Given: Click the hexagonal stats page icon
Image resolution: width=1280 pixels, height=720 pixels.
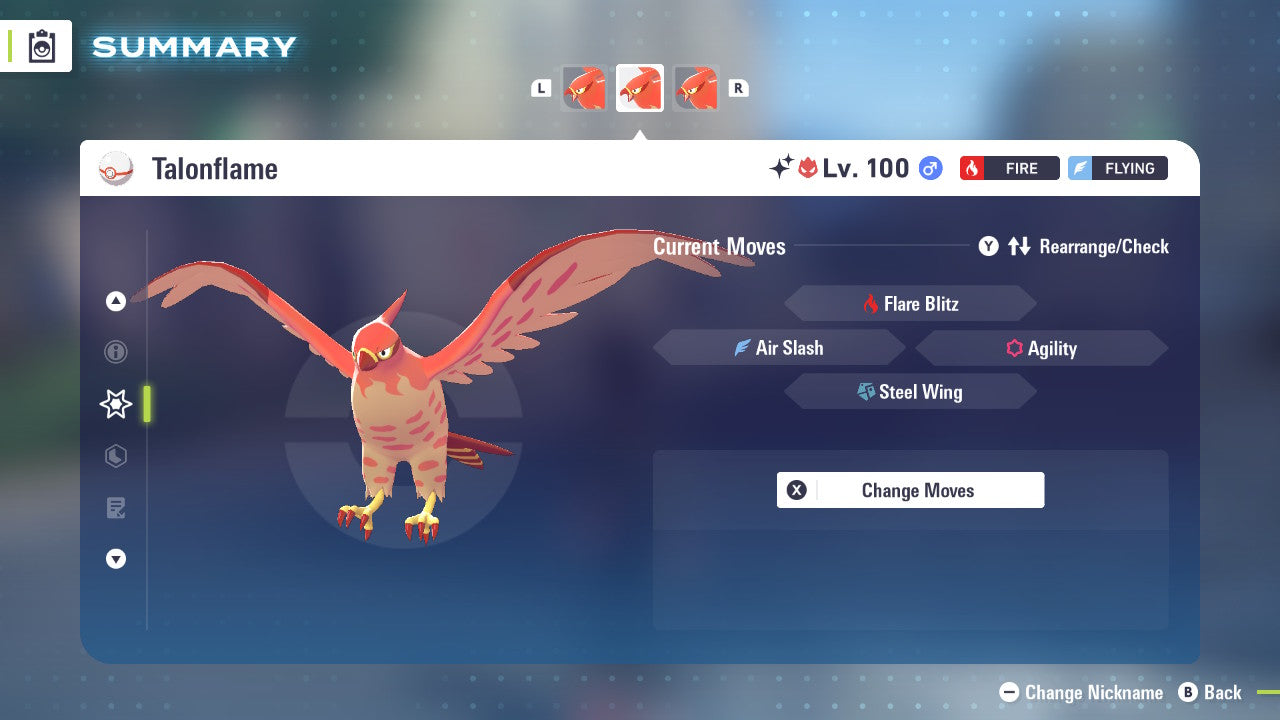Looking at the screenshot, I should (x=116, y=456).
